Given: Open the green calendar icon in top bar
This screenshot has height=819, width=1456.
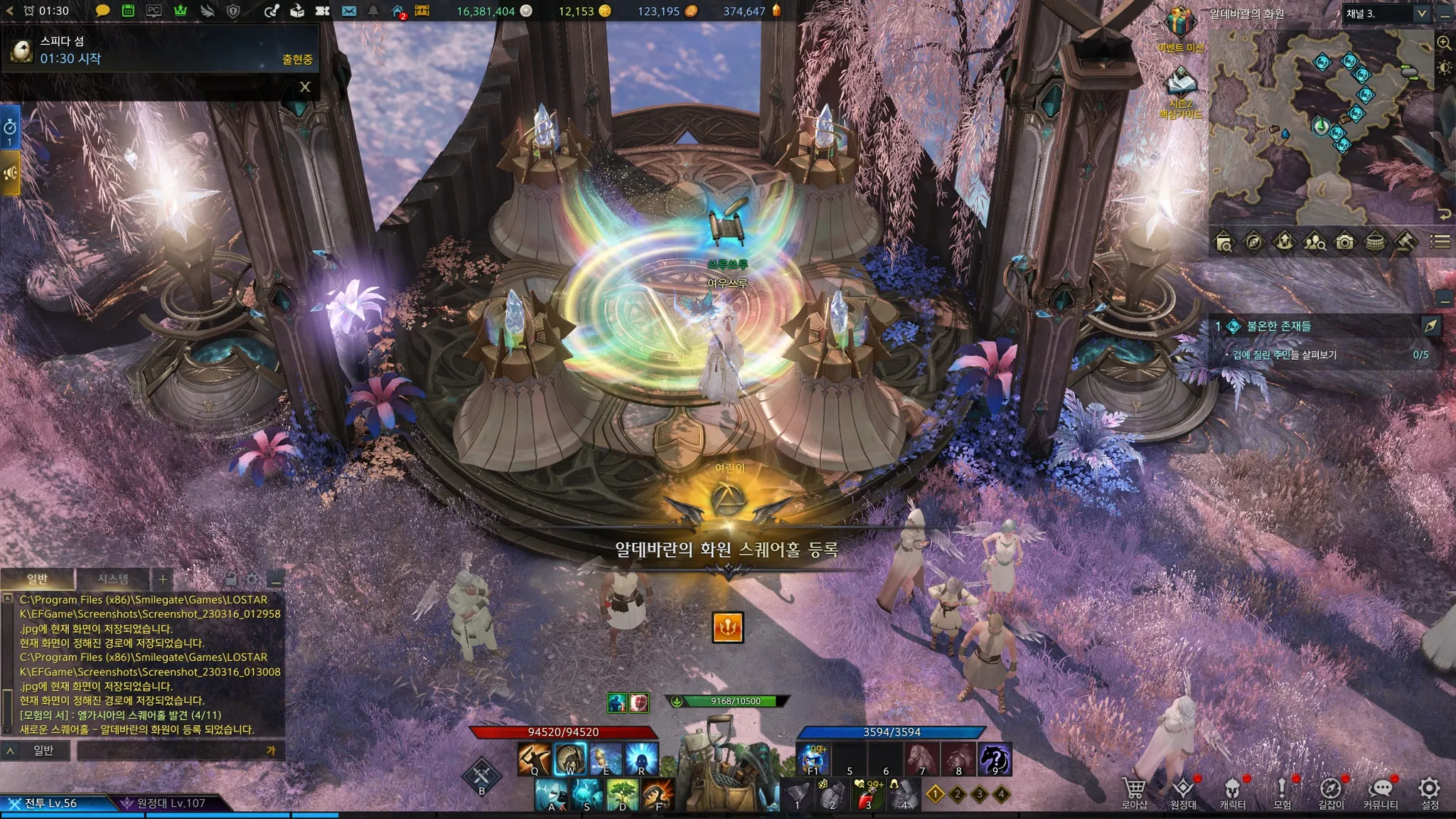Looking at the screenshot, I should [x=128, y=11].
